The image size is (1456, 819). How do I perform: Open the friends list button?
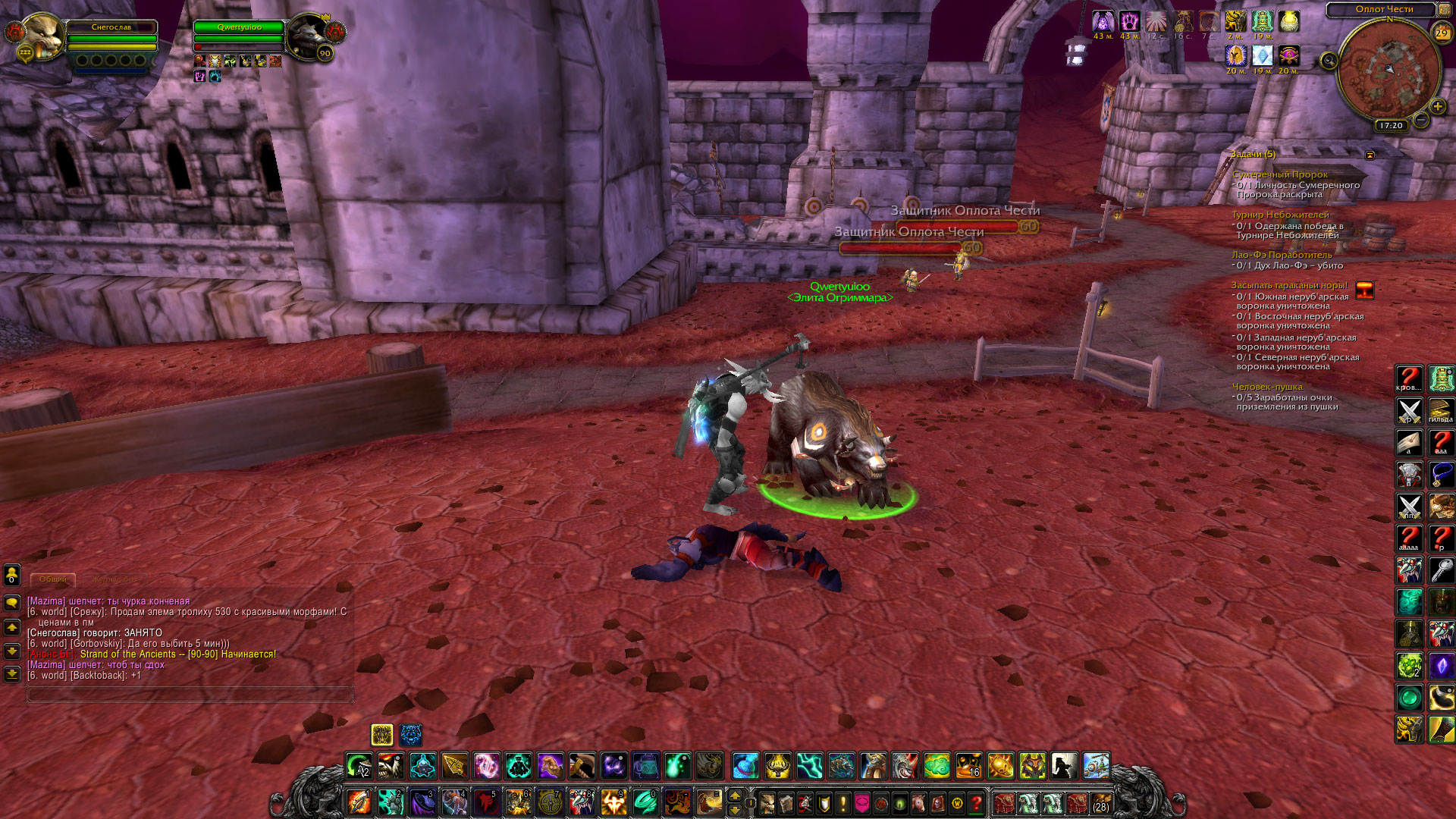pos(12,575)
